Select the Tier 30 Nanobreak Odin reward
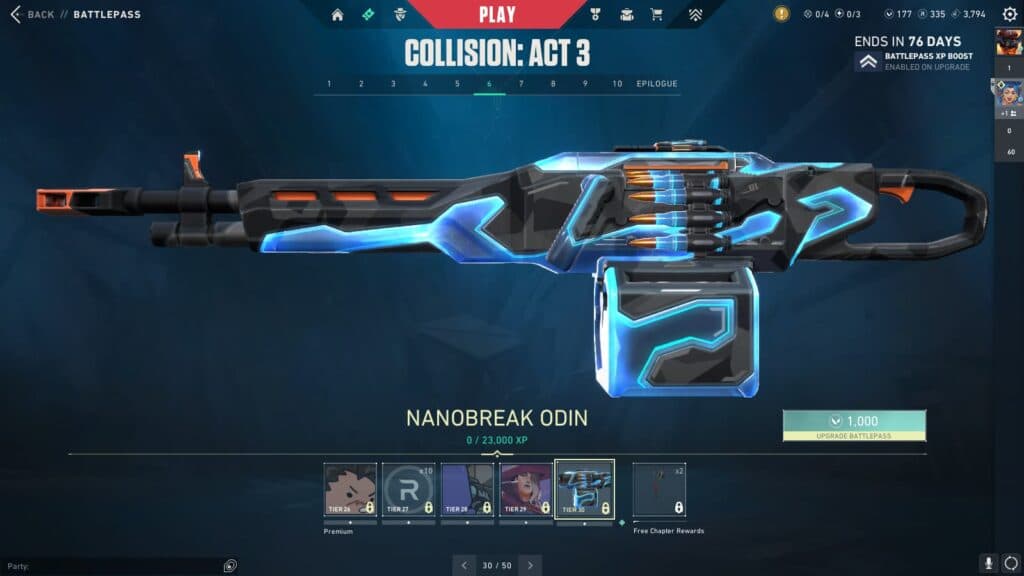The width and height of the screenshot is (1024, 576). pos(584,489)
